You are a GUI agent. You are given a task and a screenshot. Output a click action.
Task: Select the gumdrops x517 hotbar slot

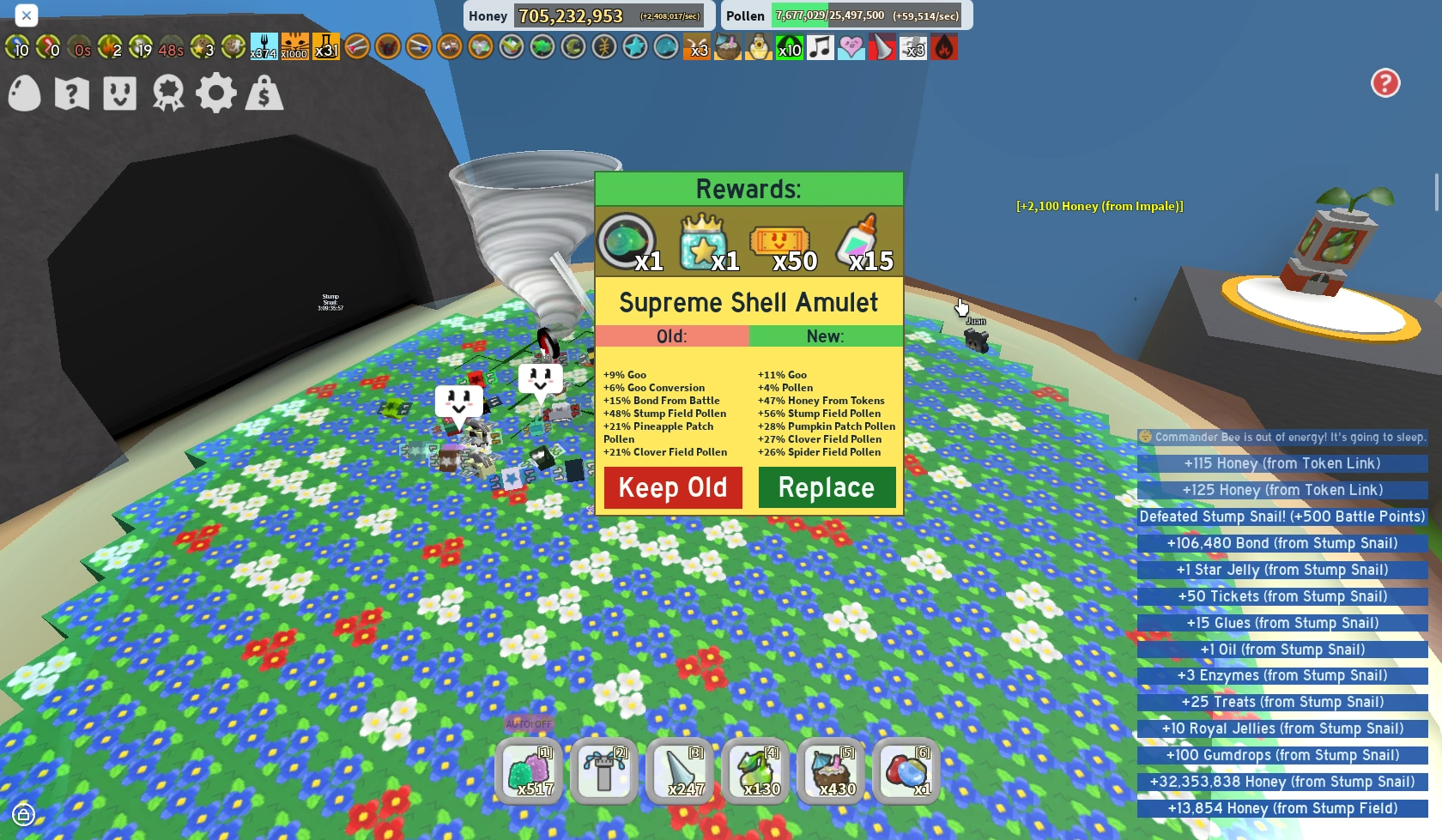point(529,771)
